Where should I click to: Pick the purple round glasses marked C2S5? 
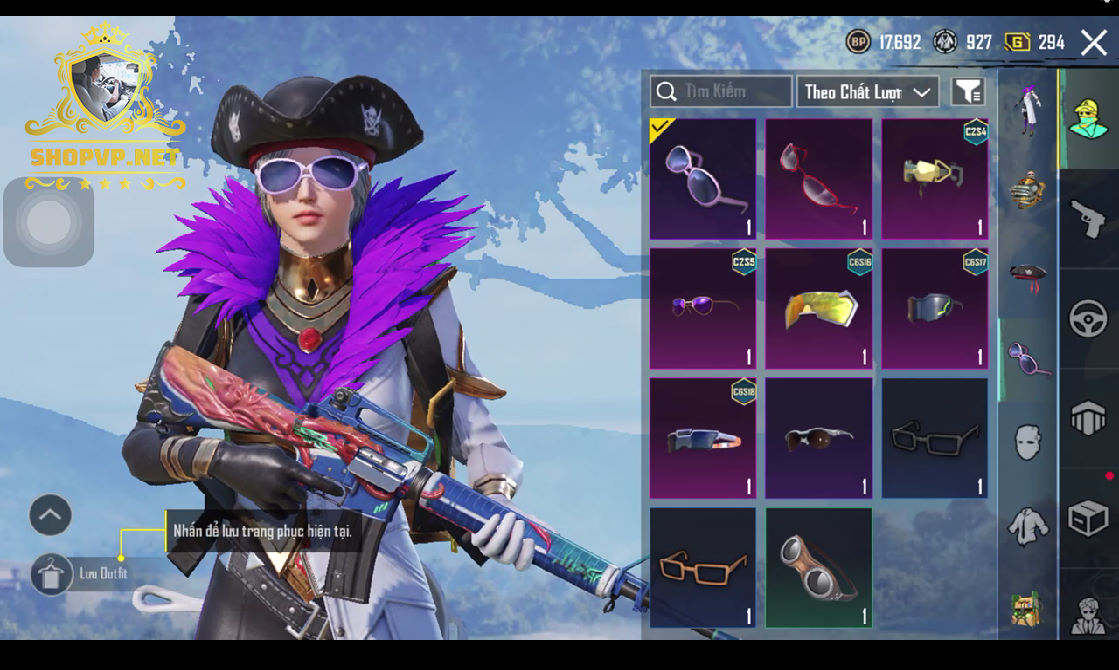(703, 309)
